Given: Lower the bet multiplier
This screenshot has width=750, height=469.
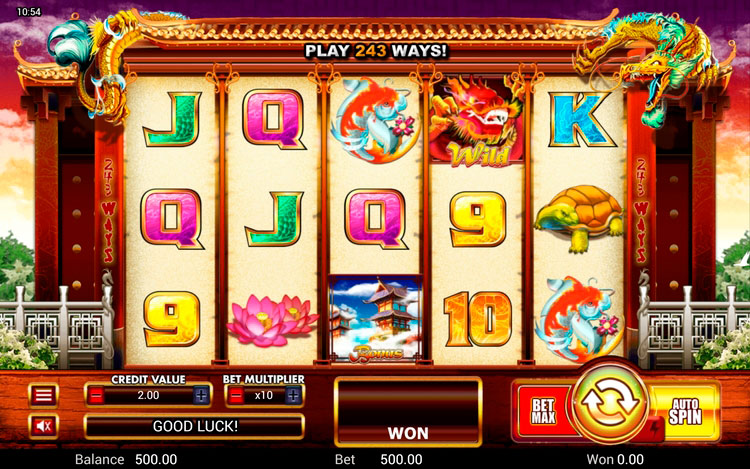Looking at the screenshot, I should pos(237,395).
